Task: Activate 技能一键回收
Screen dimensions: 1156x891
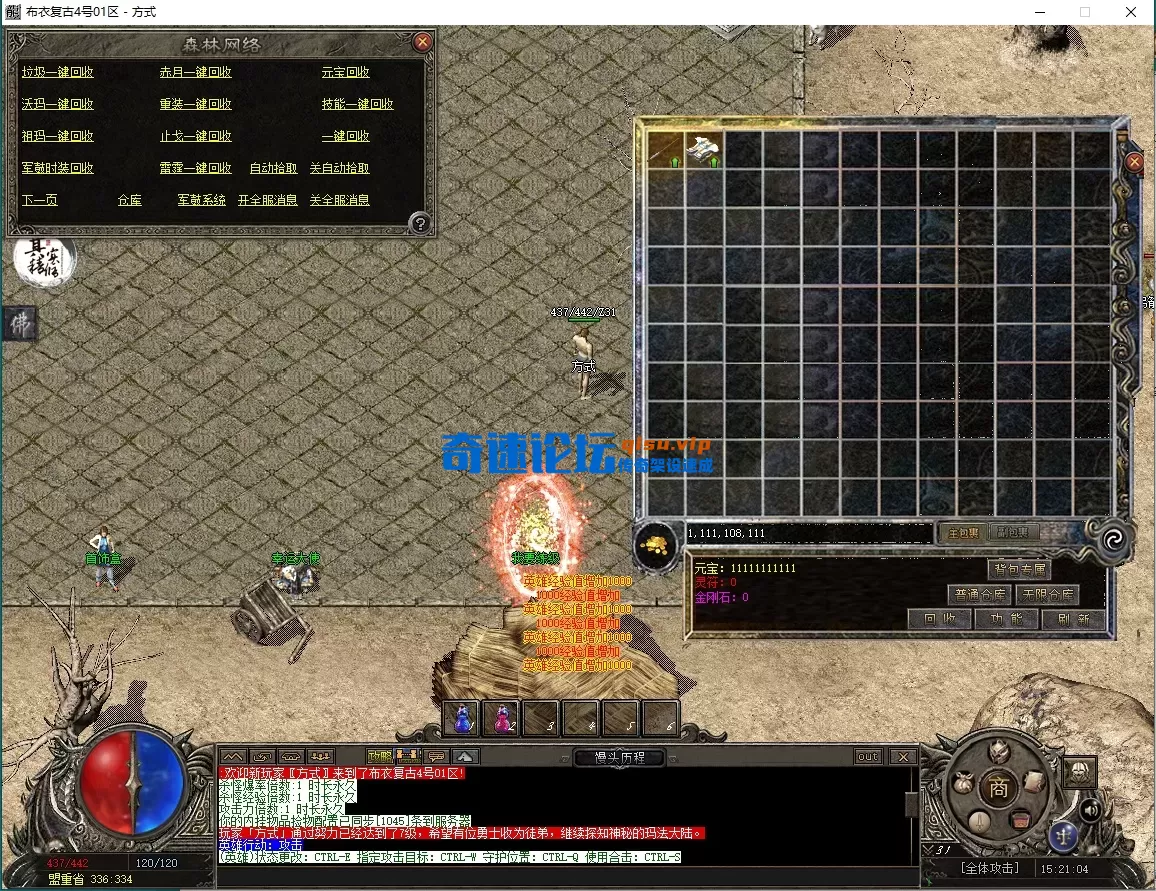Action: point(357,104)
